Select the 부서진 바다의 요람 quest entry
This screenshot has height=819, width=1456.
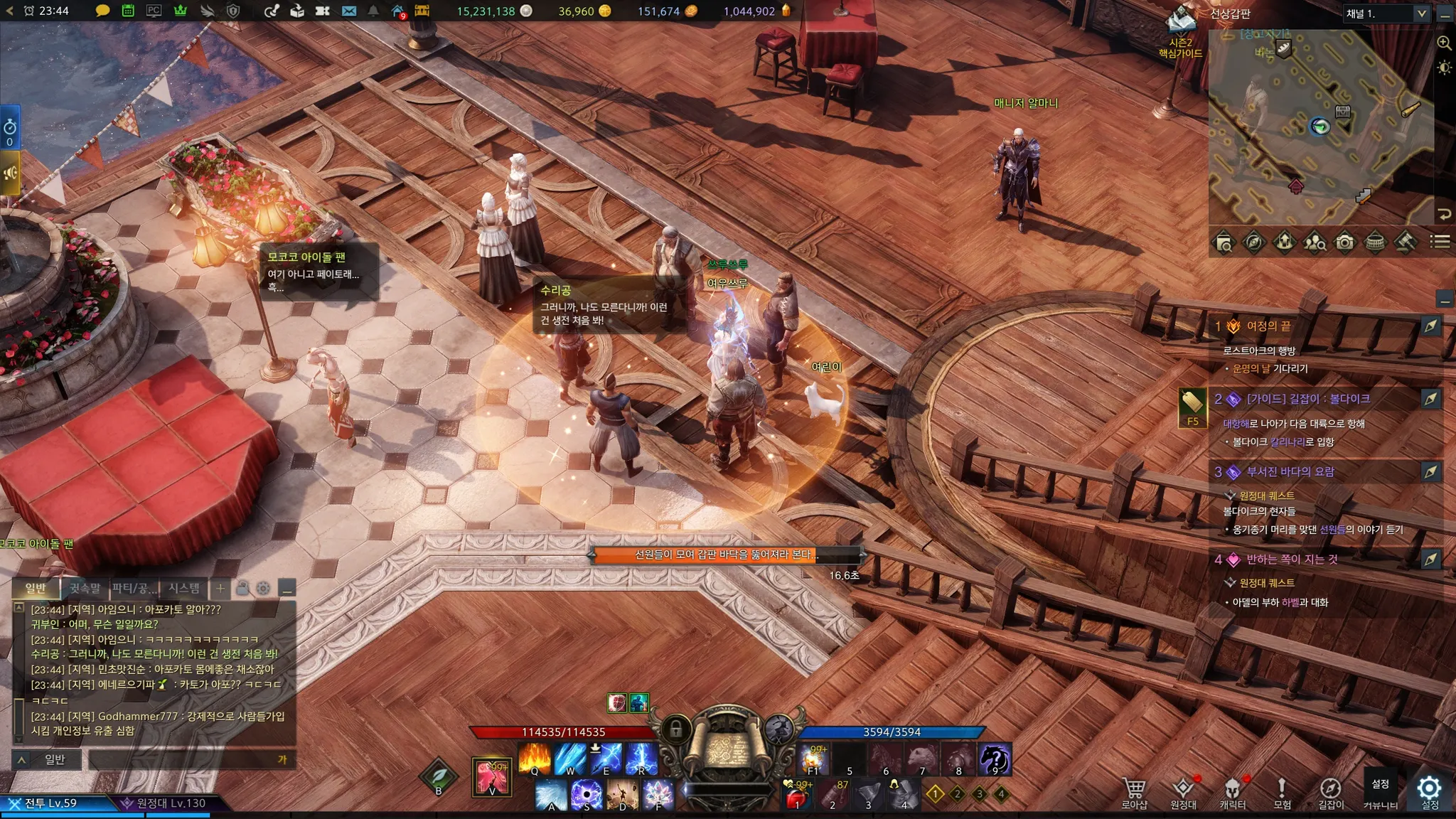[1290, 471]
